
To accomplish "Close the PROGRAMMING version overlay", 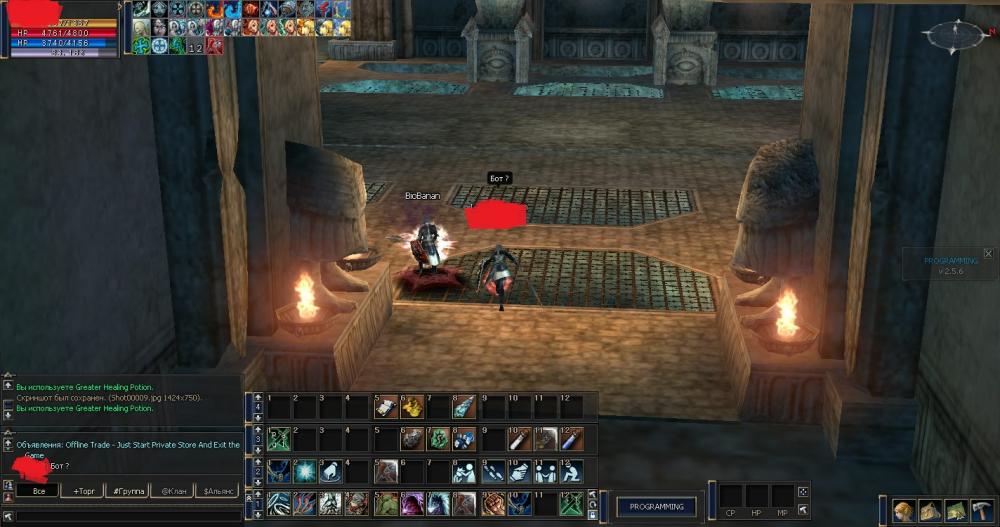I will click(x=988, y=254).
